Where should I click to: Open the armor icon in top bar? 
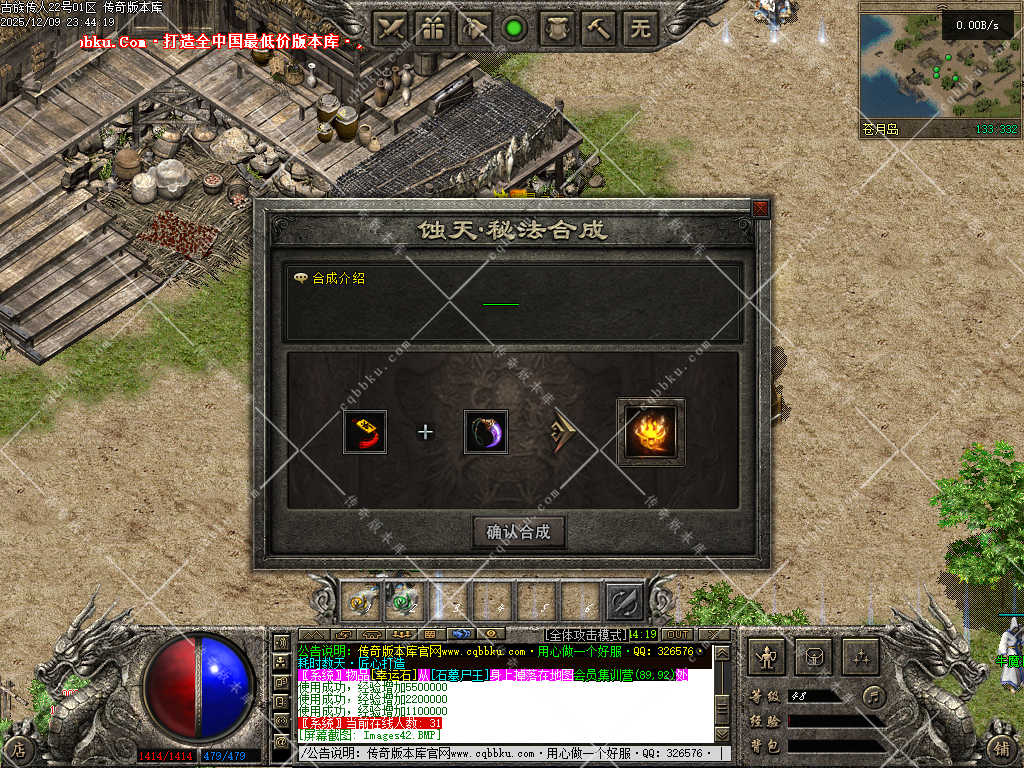point(557,28)
